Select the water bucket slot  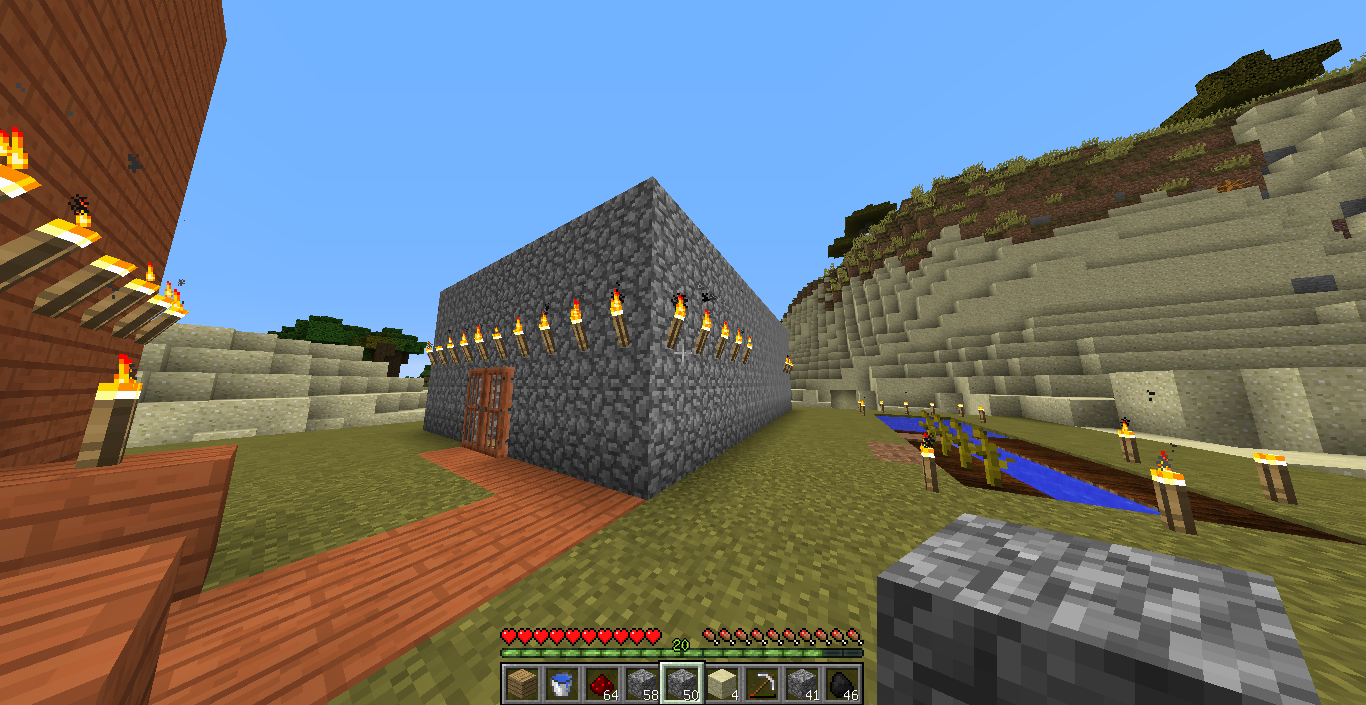tap(561, 684)
